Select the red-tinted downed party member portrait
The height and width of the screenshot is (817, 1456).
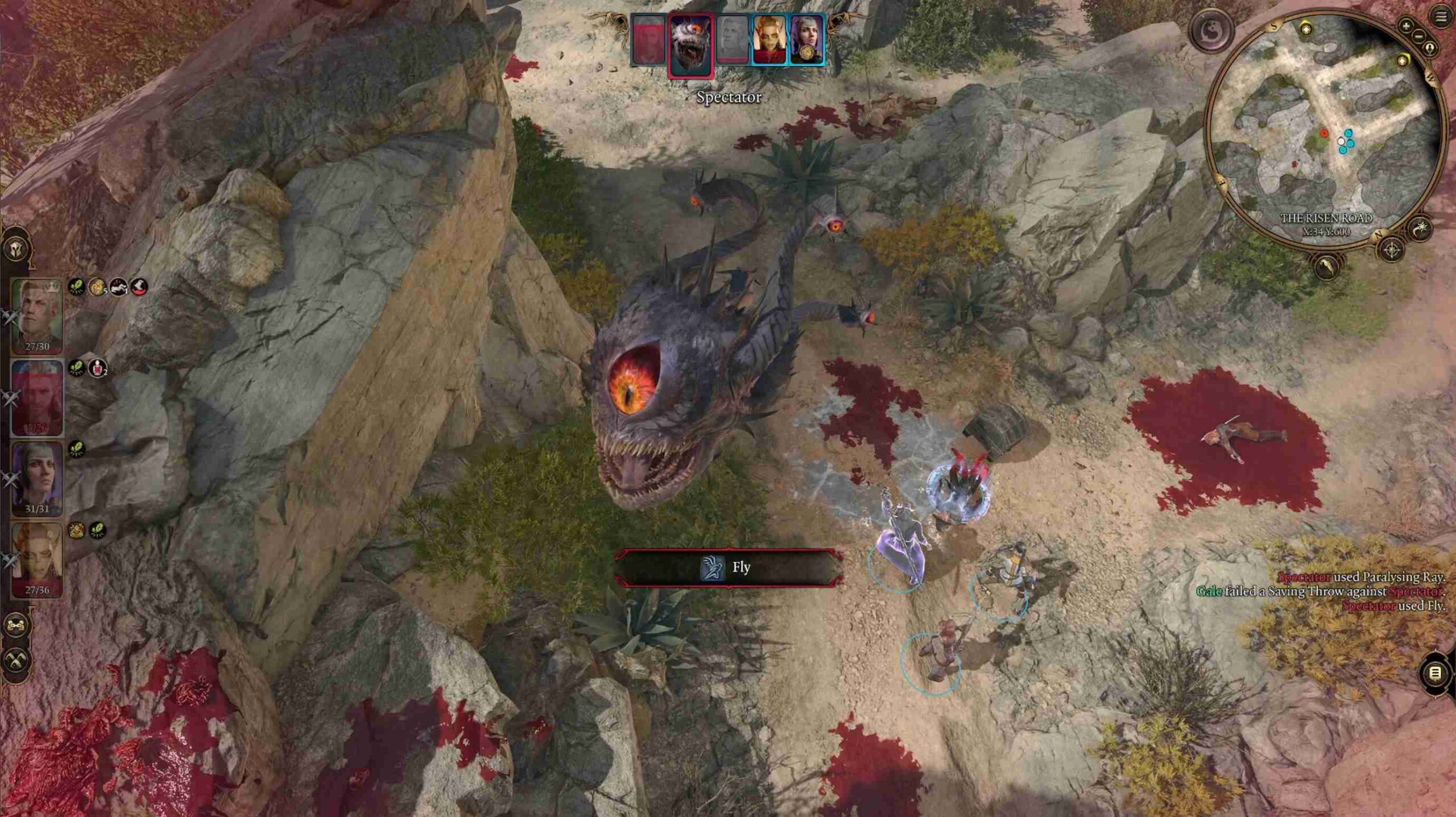37,397
